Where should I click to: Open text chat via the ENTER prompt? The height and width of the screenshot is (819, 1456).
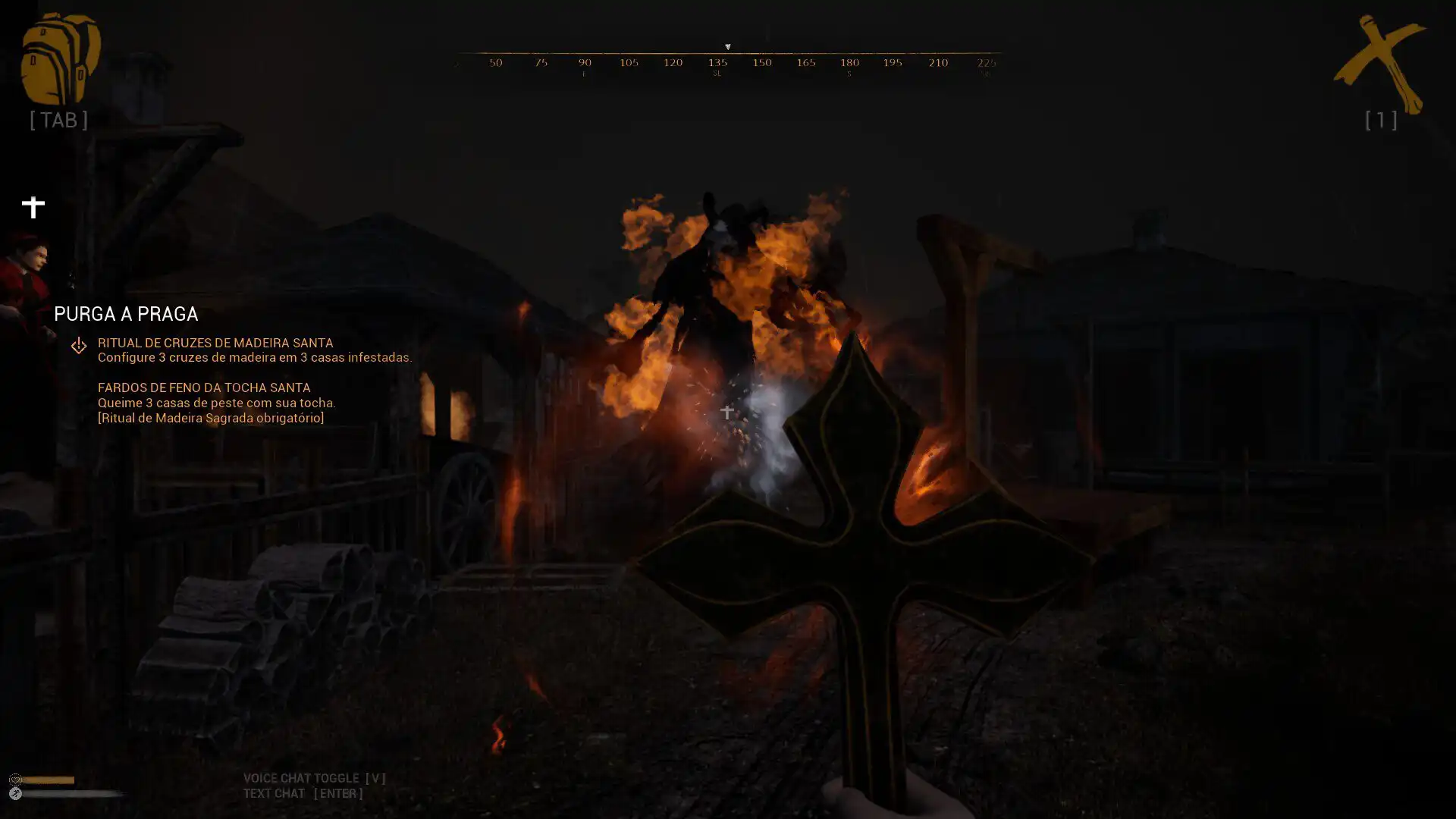pyautogui.click(x=339, y=793)
